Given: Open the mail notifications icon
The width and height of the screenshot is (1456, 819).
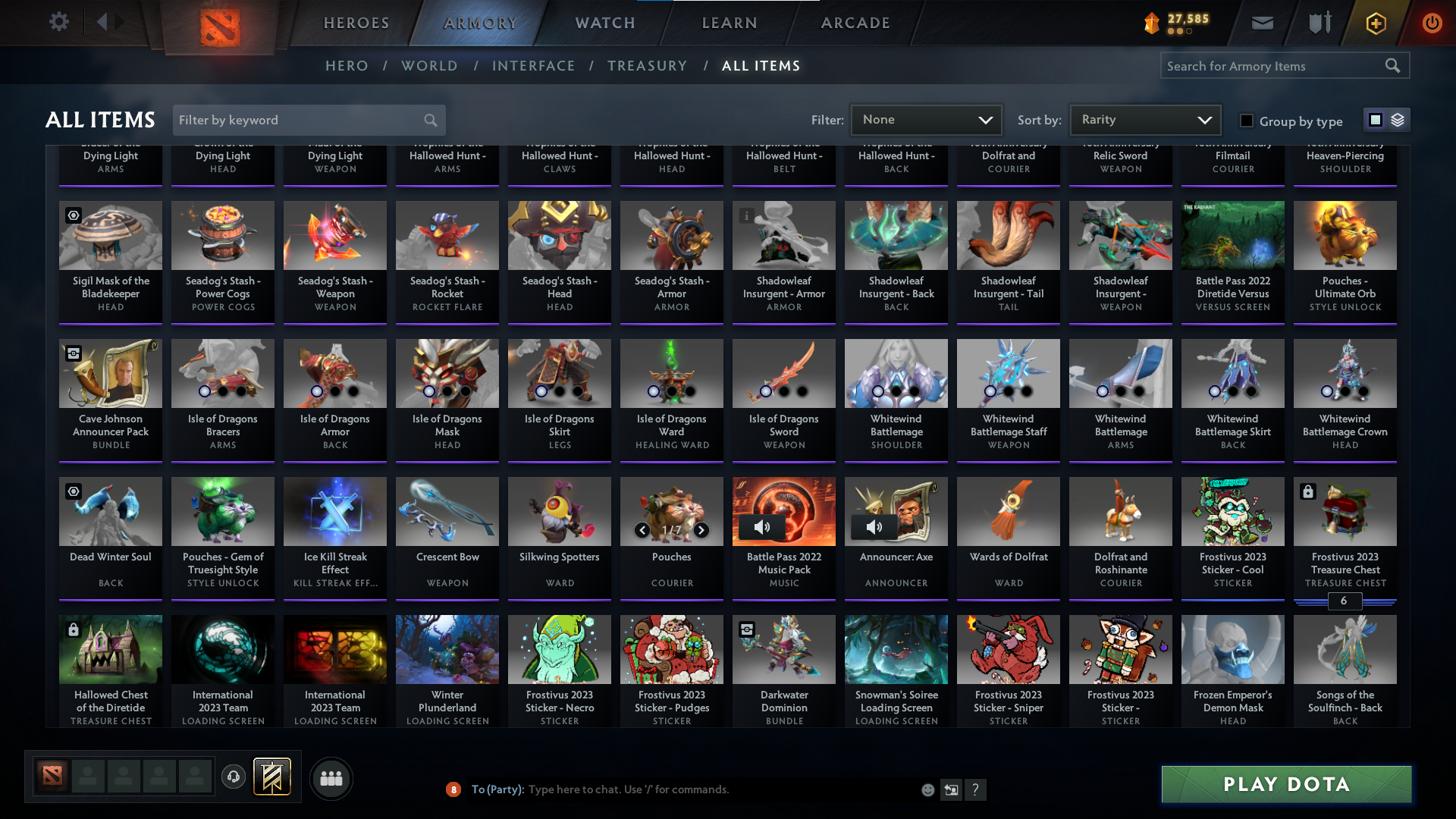Looking at the screenshot, I should 1262,23.
